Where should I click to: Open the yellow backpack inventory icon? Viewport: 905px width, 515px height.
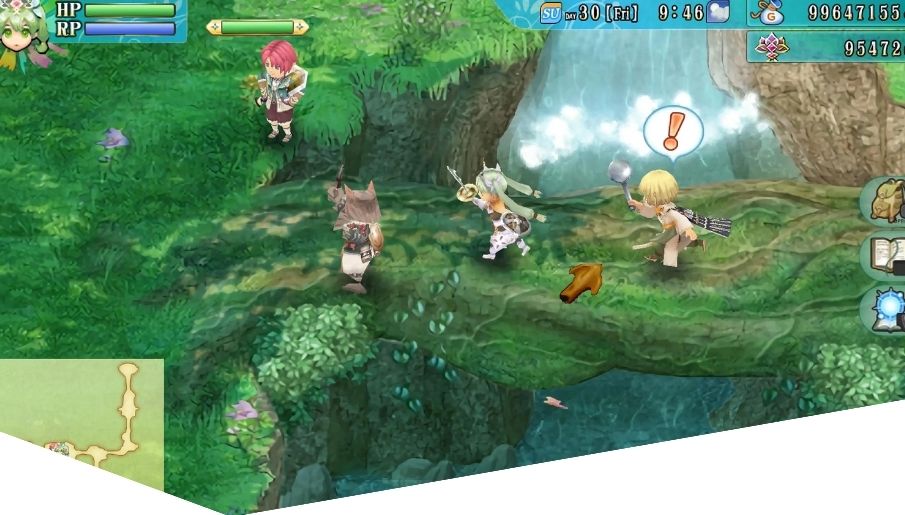click(x=886, y=200)
